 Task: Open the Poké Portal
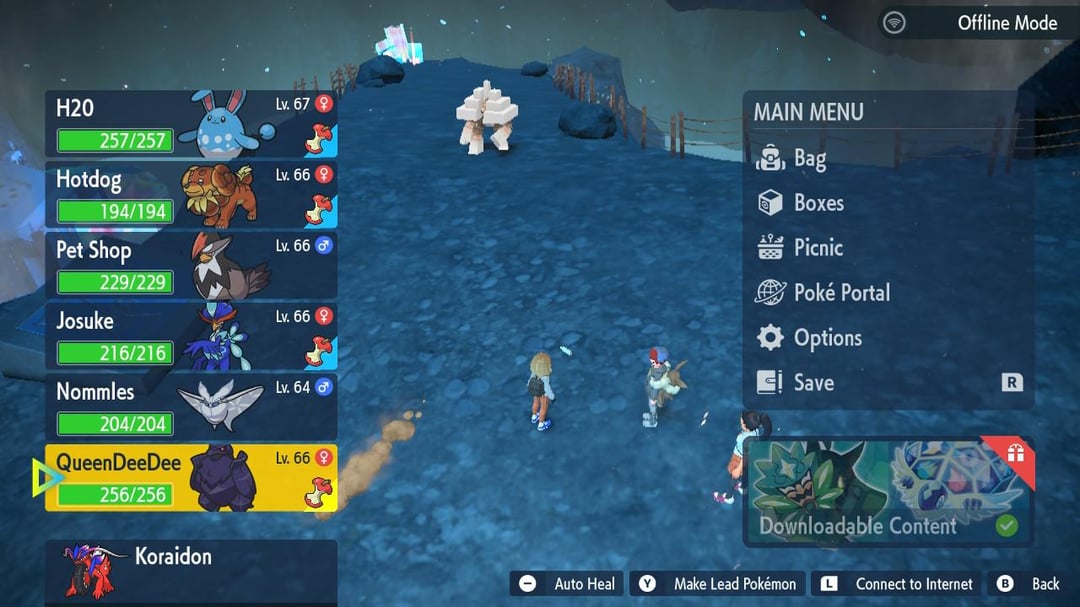(x=840, y=293)
